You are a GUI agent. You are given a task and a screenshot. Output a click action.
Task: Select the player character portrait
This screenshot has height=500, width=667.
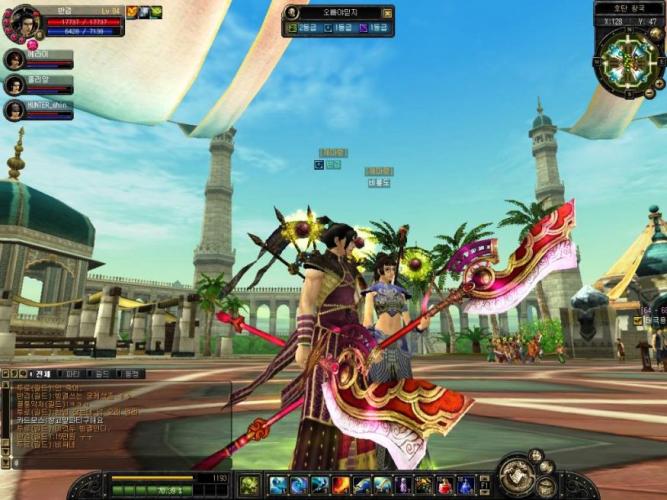pos(21,22)
